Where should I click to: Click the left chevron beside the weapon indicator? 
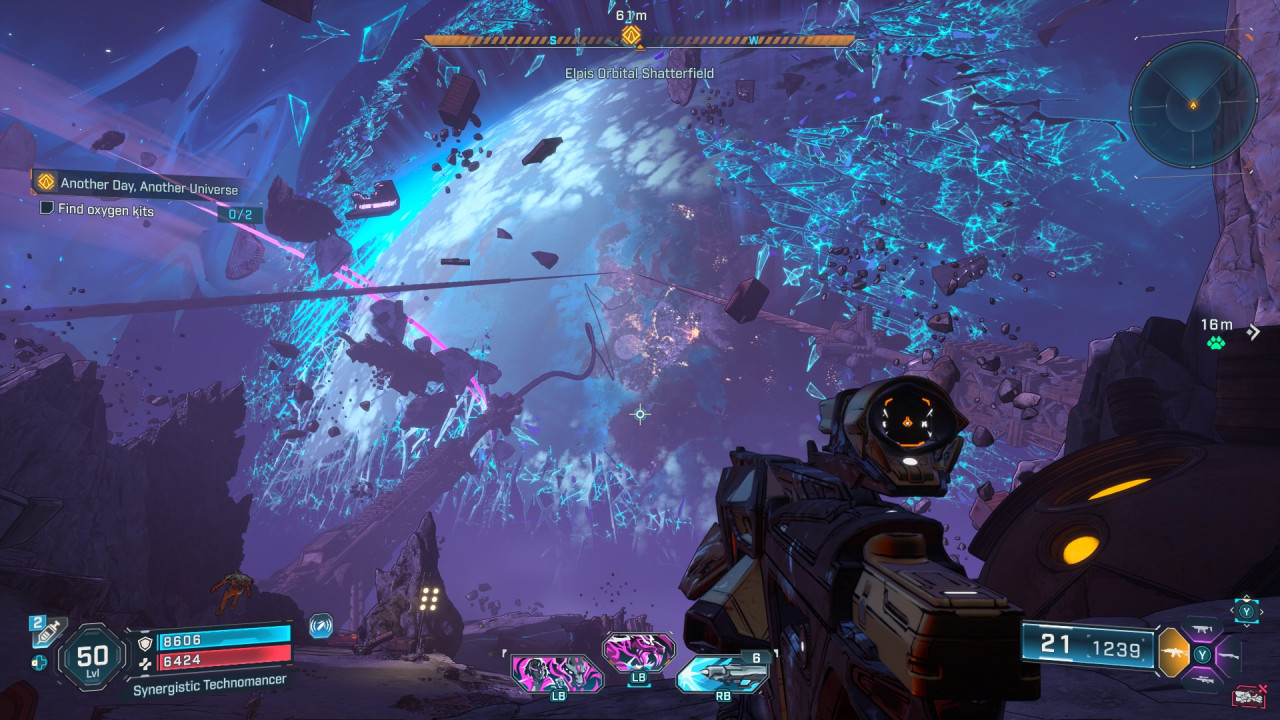[x=1231, y=611]
